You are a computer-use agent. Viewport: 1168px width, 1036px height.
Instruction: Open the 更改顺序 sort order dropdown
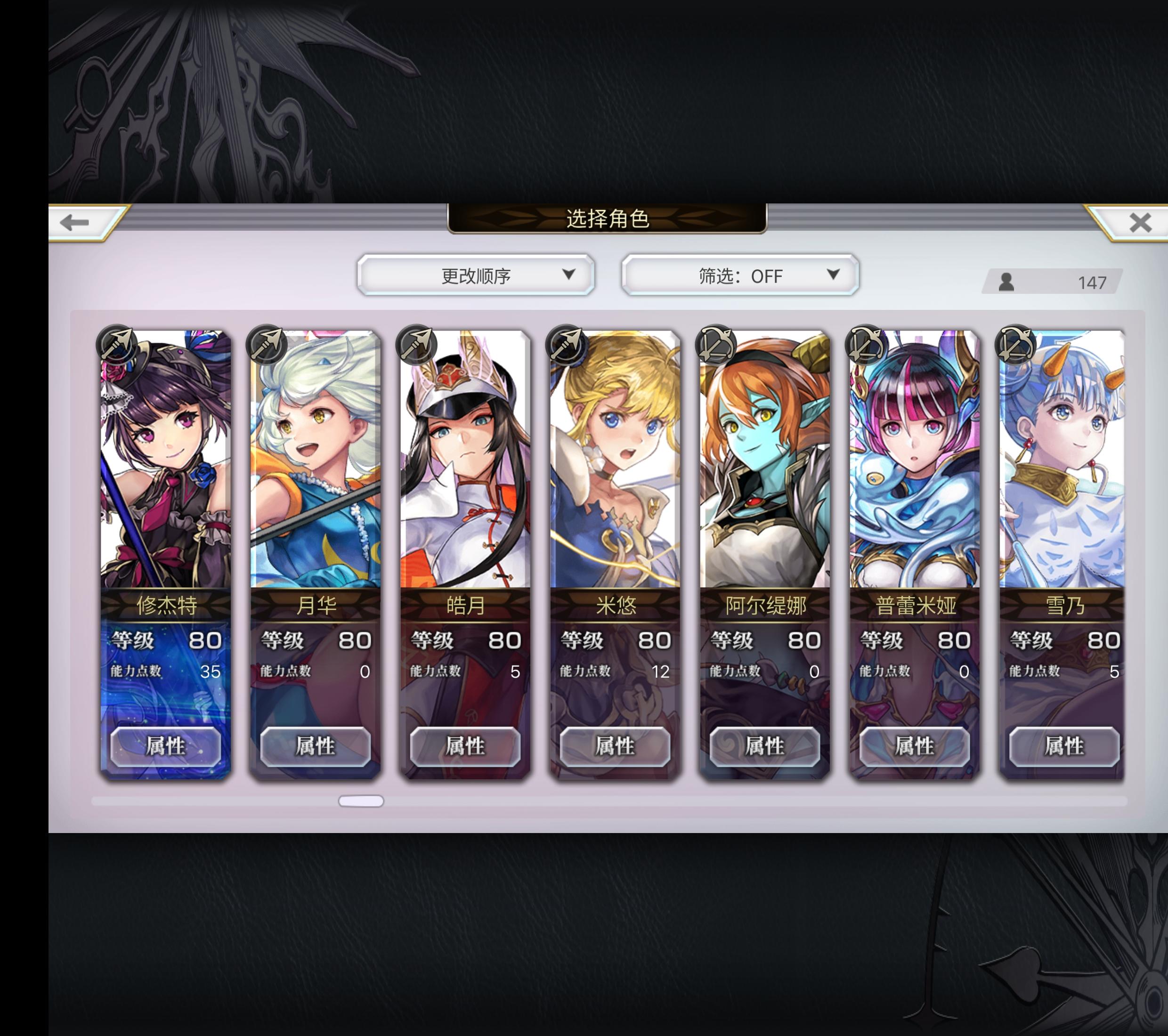point(477,276)
